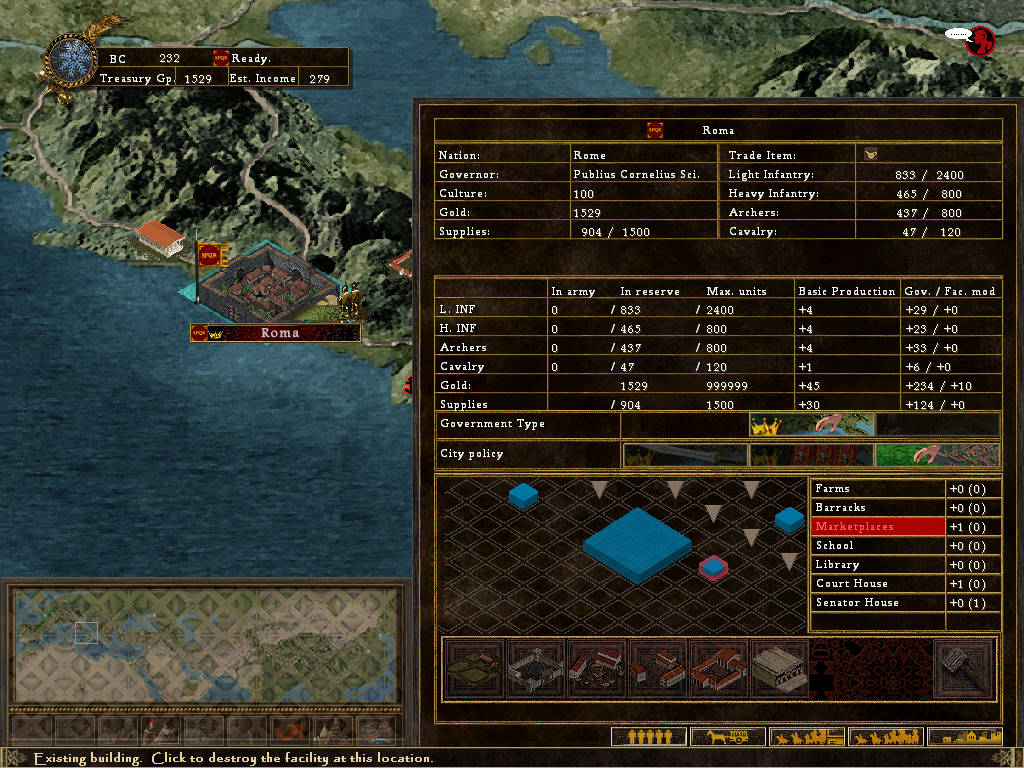The height and width of the screenshot is (768, 1024).
Task: Select the Farms row in the facility list
Action: coord(879,489)
